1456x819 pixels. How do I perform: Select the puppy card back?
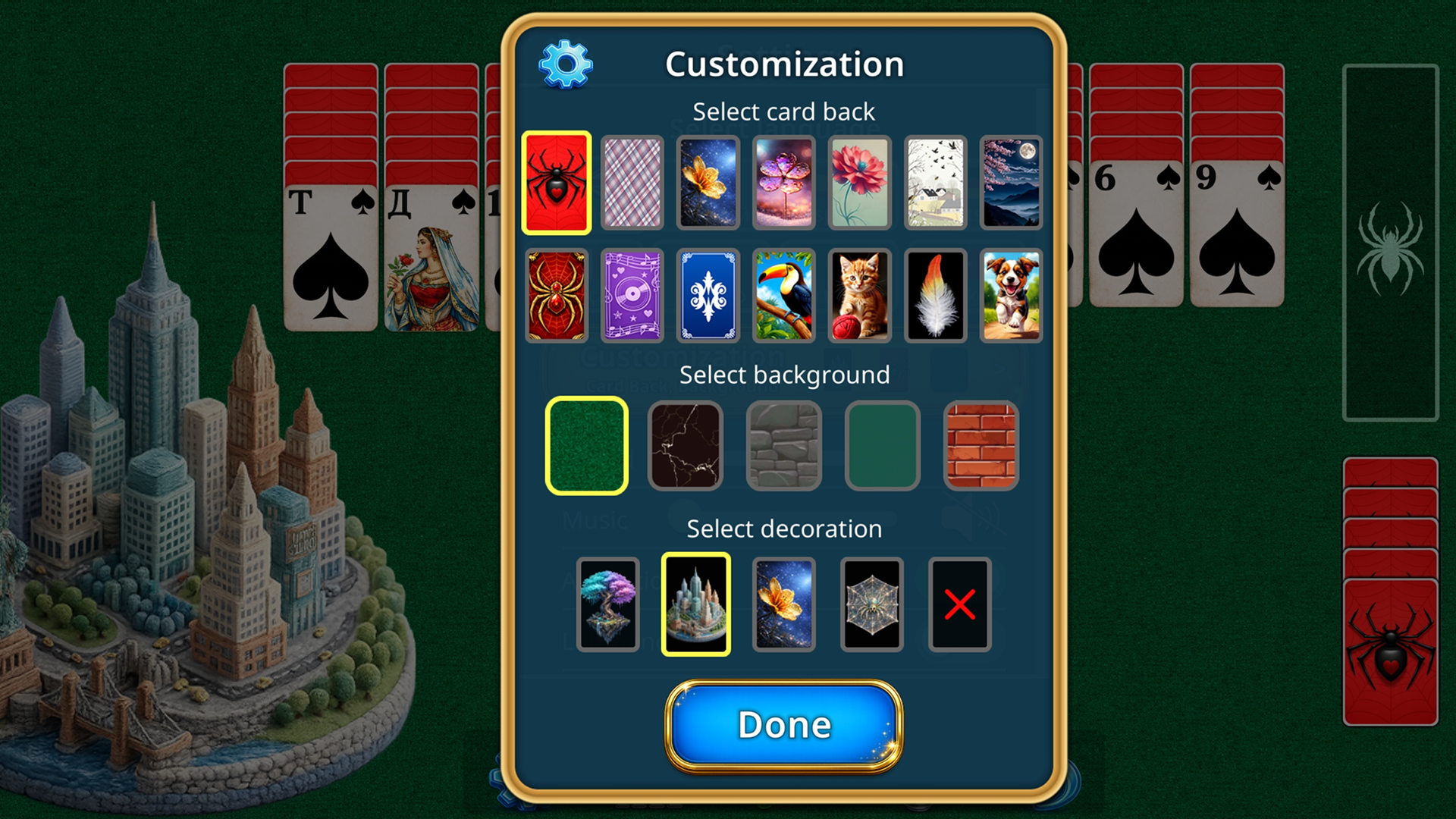click(1011, 296)
